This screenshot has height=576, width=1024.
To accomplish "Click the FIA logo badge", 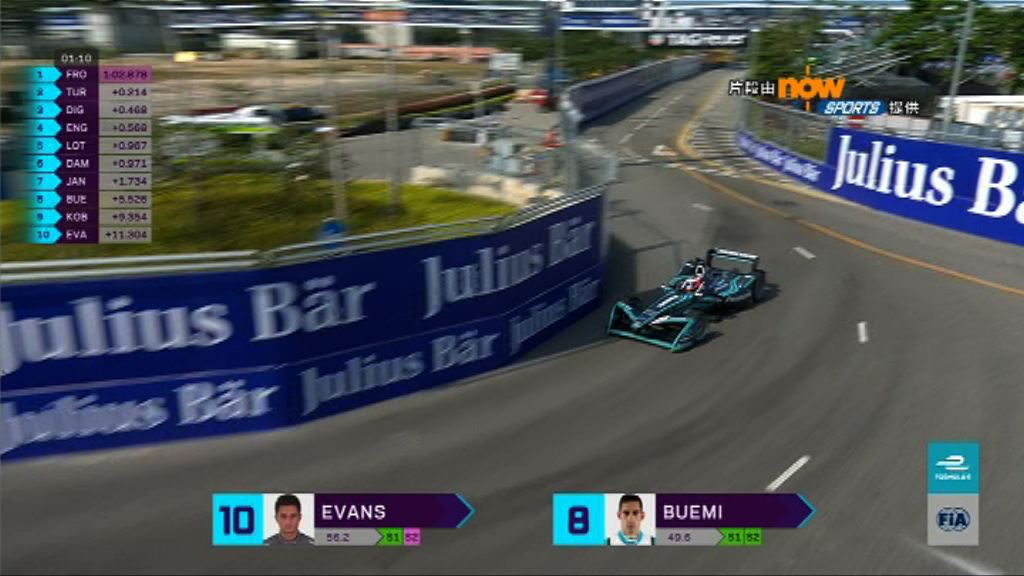I will [952, 520].
